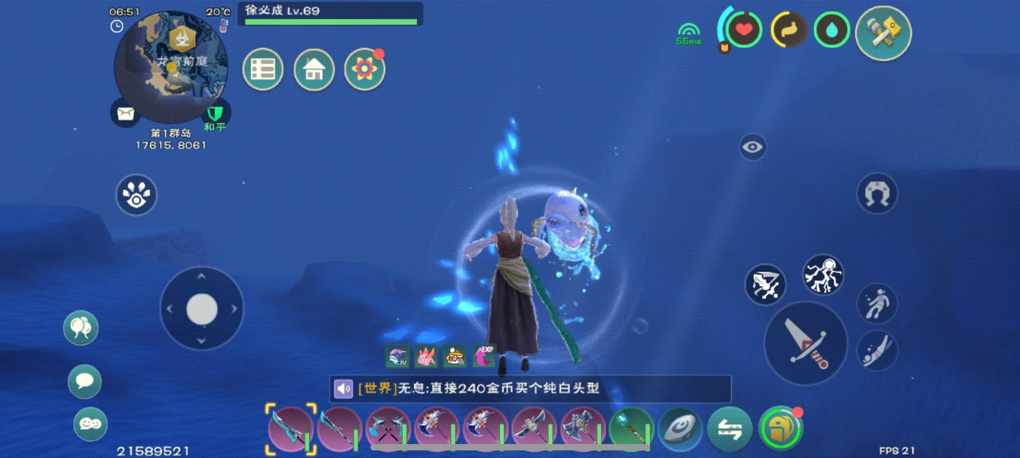Open the hammer crafting button
The image size is (1020, 458).
(883, 33)
